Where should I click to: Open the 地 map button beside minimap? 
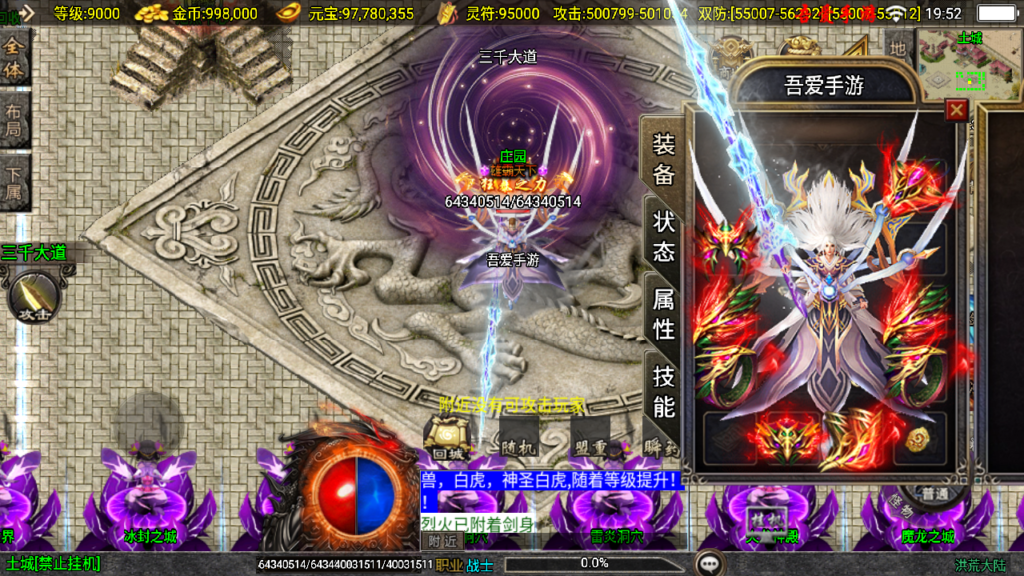(x=898, y=47)
